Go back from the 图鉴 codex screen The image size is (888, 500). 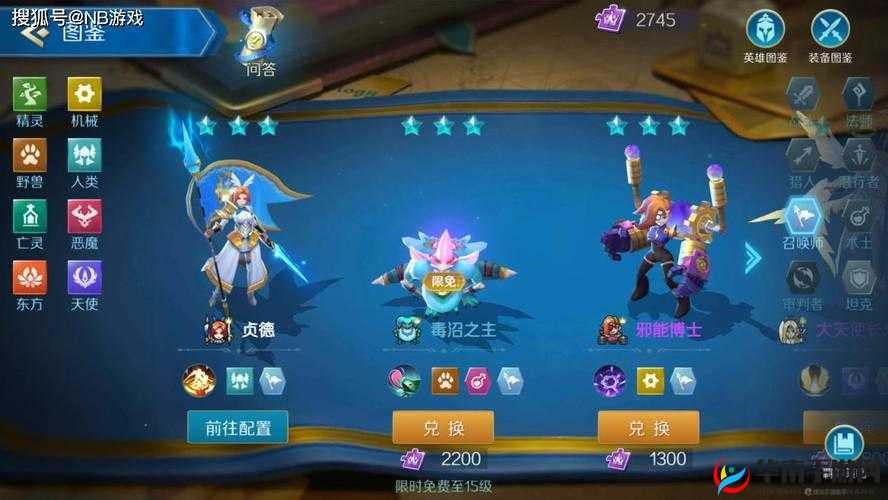[x=34, y=35]
